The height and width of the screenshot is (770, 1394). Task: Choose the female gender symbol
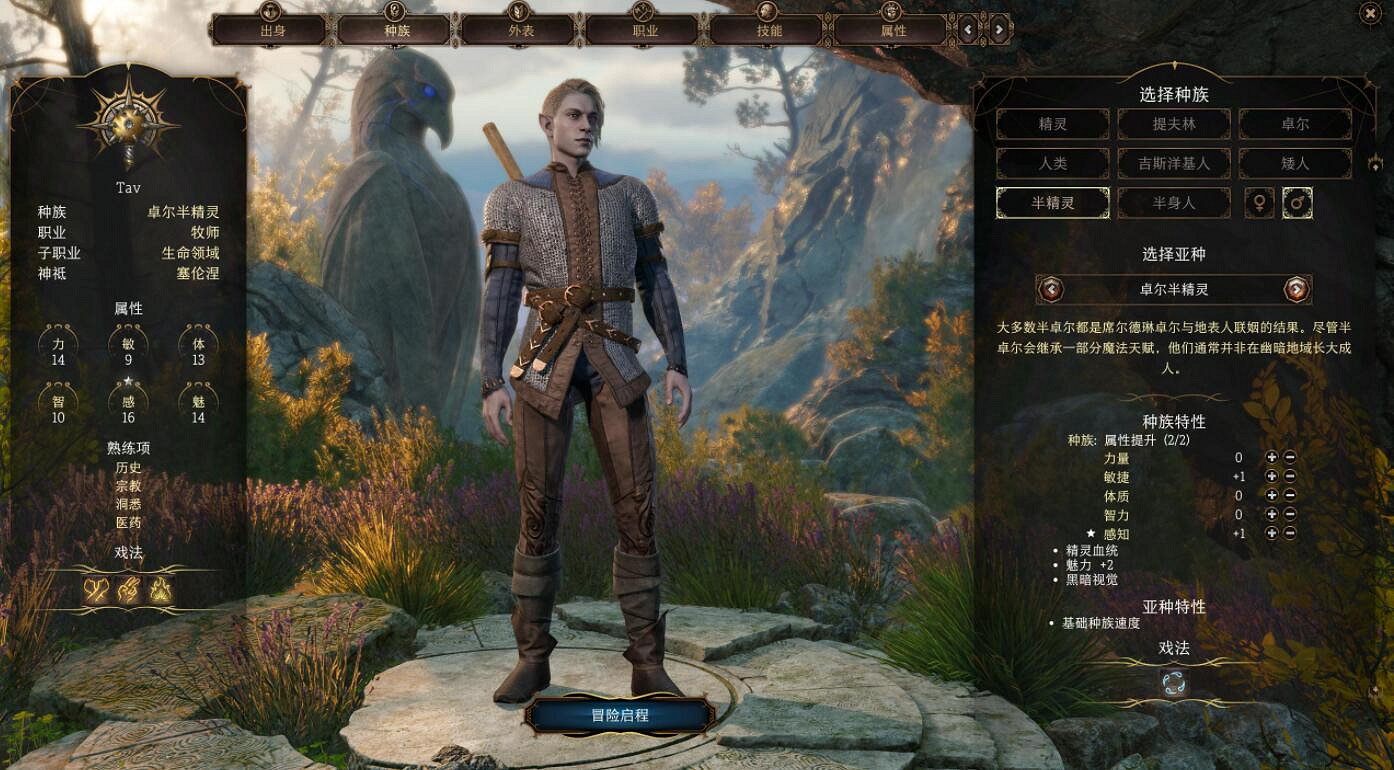1259,203
